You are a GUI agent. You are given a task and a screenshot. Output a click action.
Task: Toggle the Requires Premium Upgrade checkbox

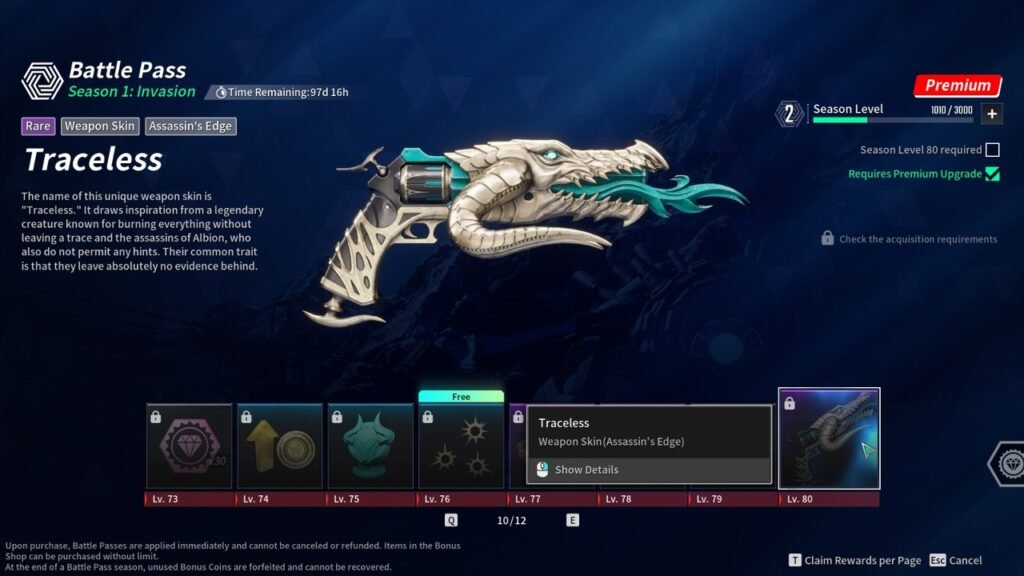click(992, 174)
